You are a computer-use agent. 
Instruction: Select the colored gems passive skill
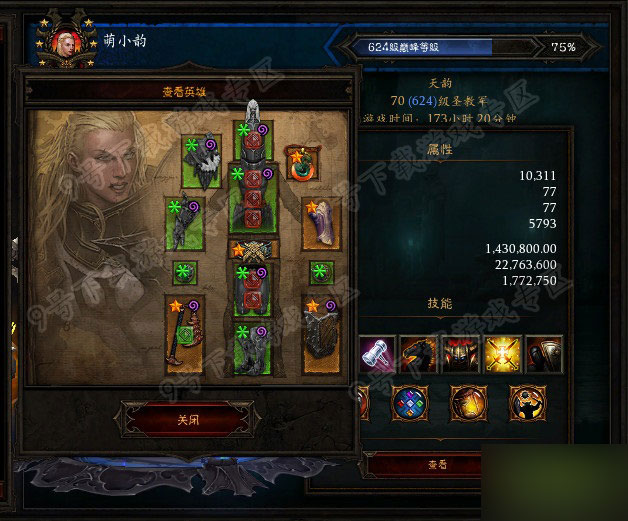pos(410,402)
